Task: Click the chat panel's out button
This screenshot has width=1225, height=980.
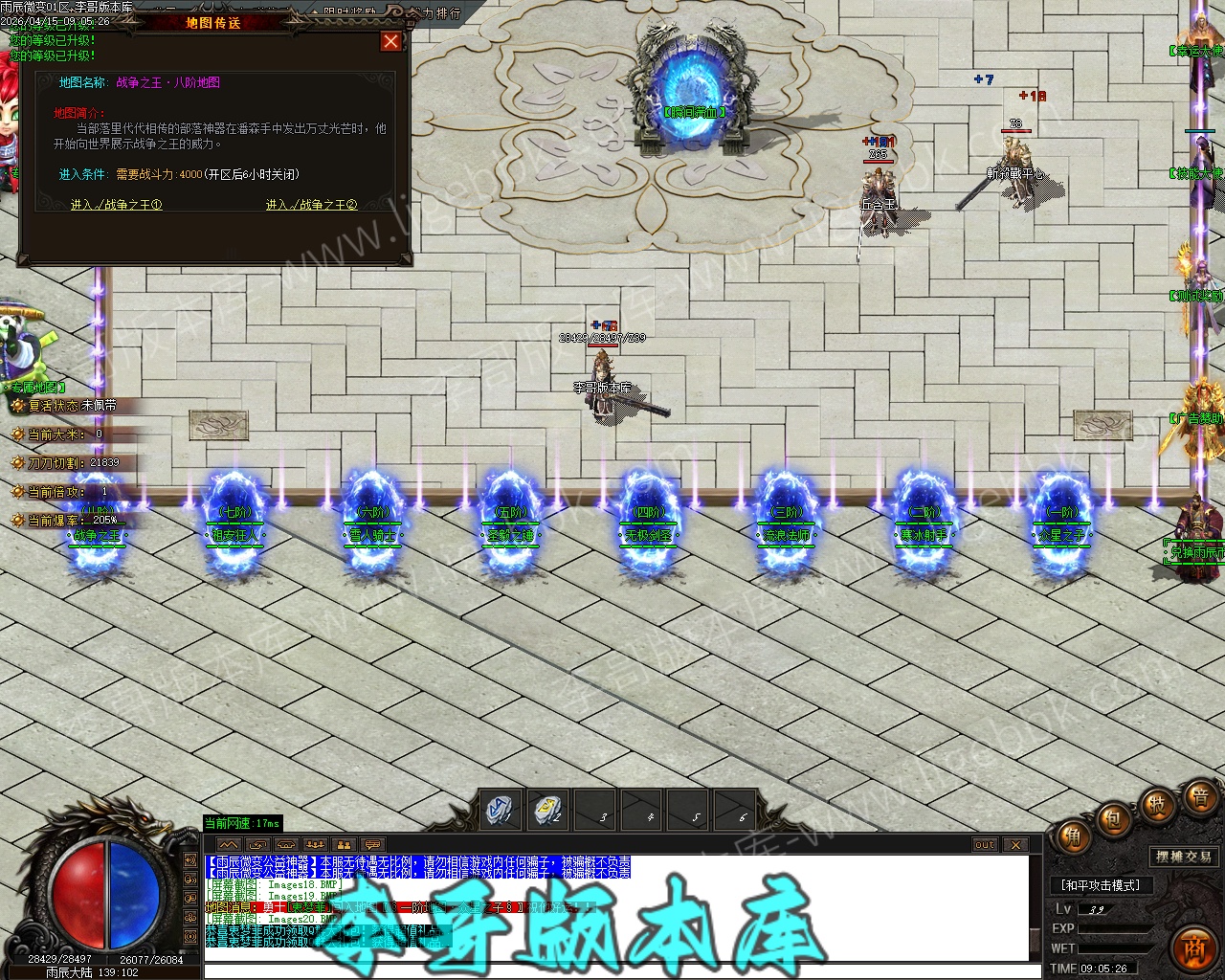Action: [x=985, y=845]
